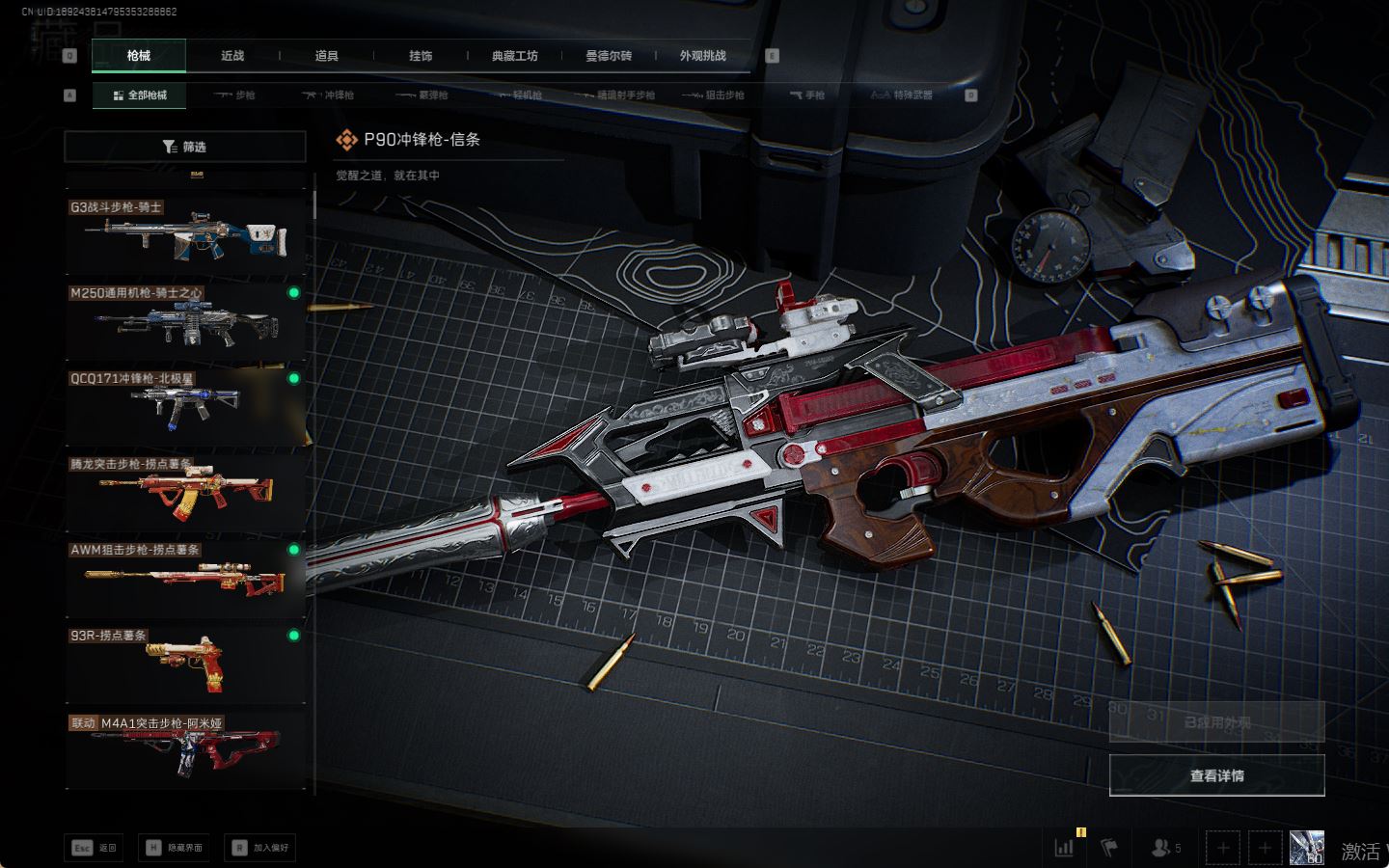
Task: Select the M4A1突击步枪-阿米娅 collab skin
Action: click(x=185, y=749)
